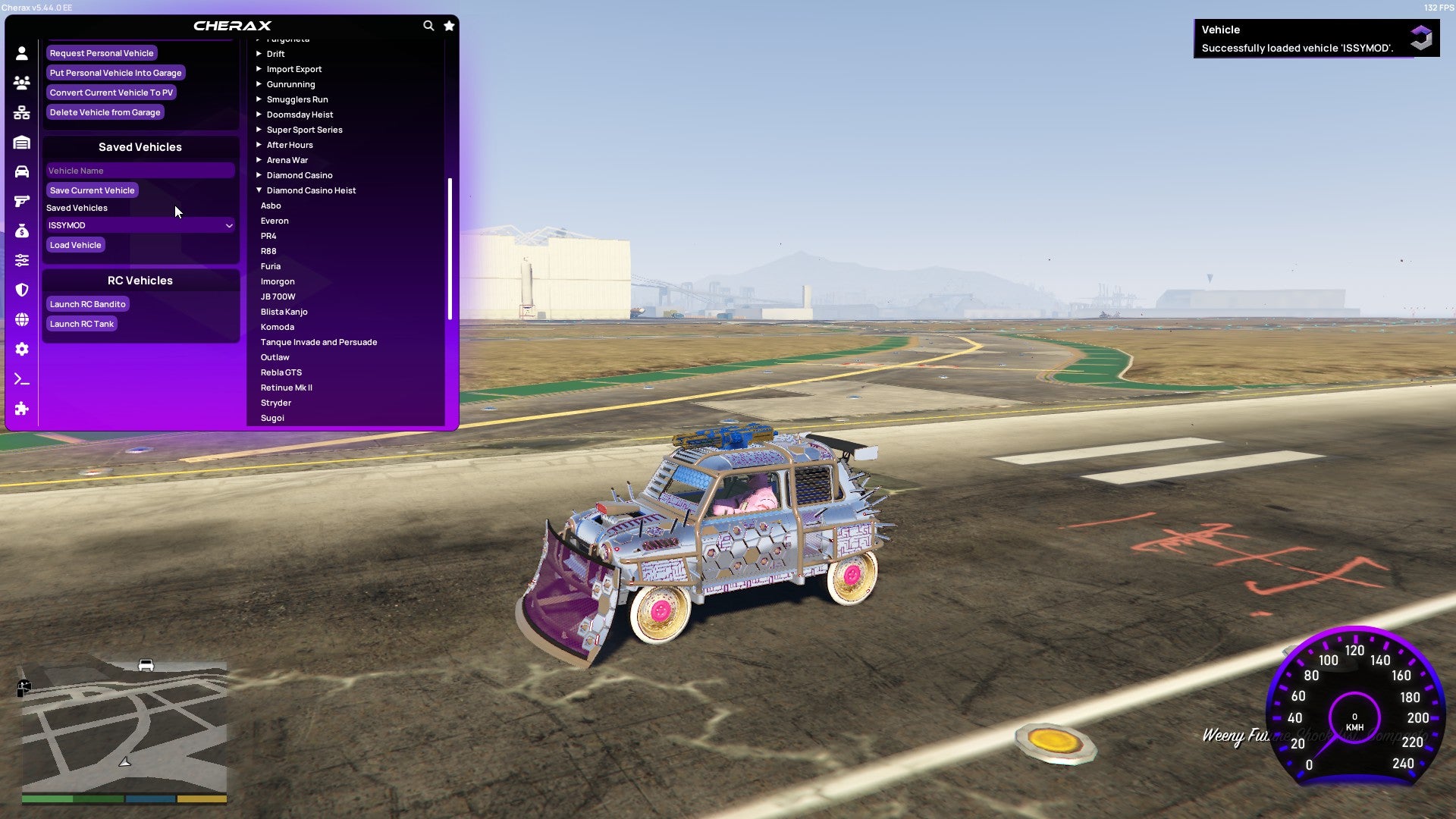Open the search magnifier icon

(428, 26)
